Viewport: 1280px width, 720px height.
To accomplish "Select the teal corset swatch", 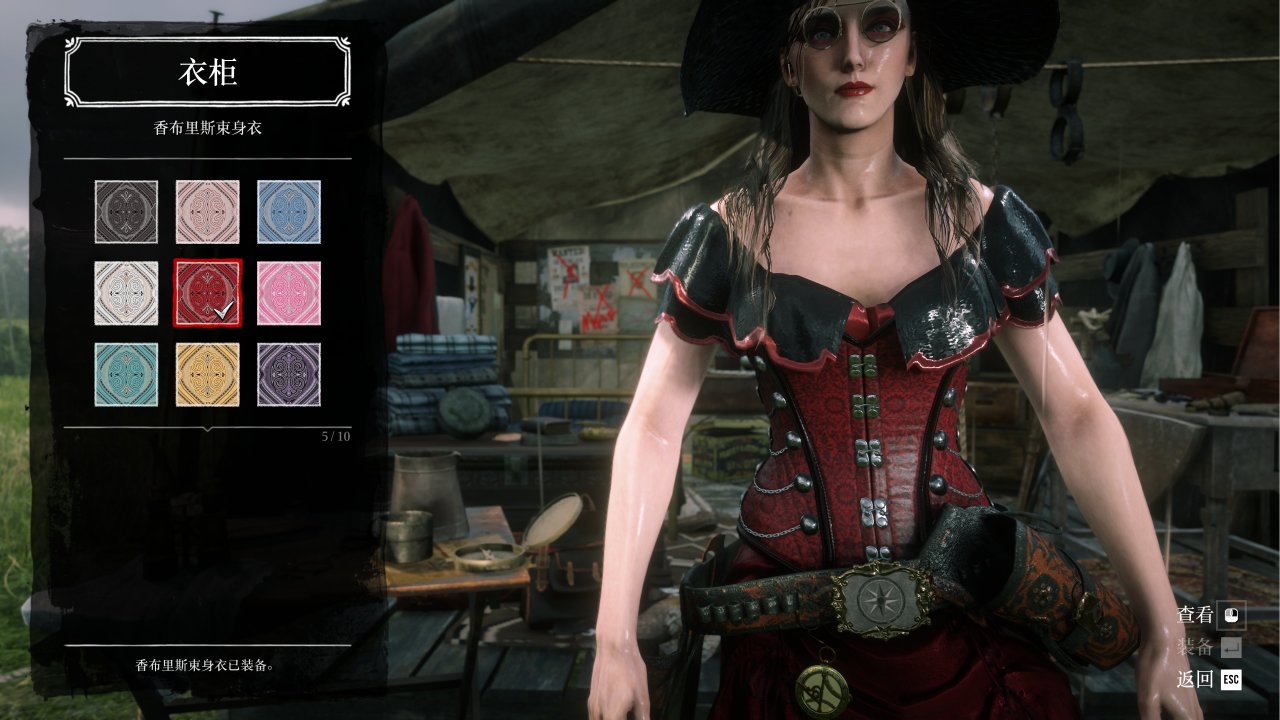I will coord(126,375).
